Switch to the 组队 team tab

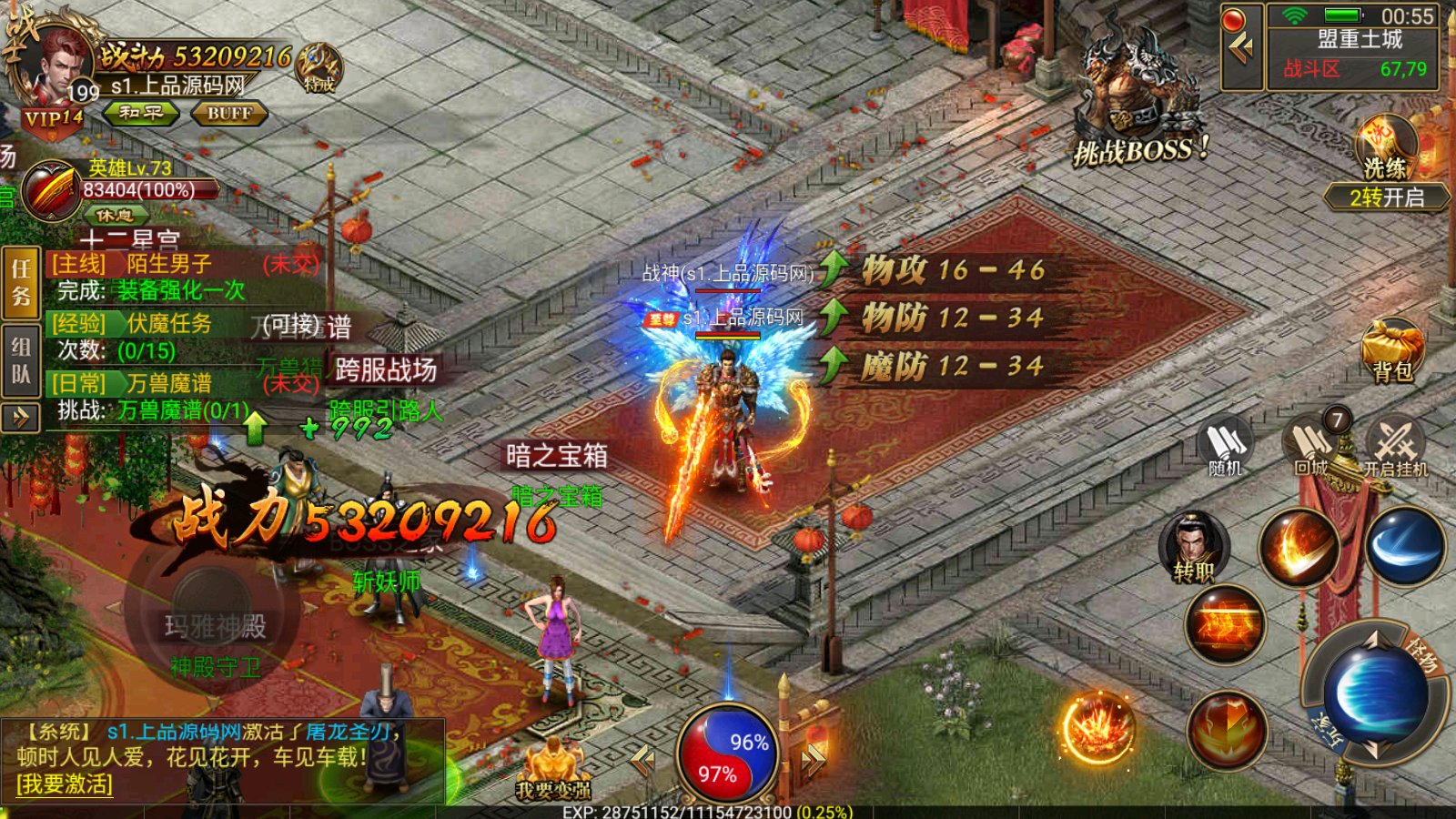[x=21, y=360]
